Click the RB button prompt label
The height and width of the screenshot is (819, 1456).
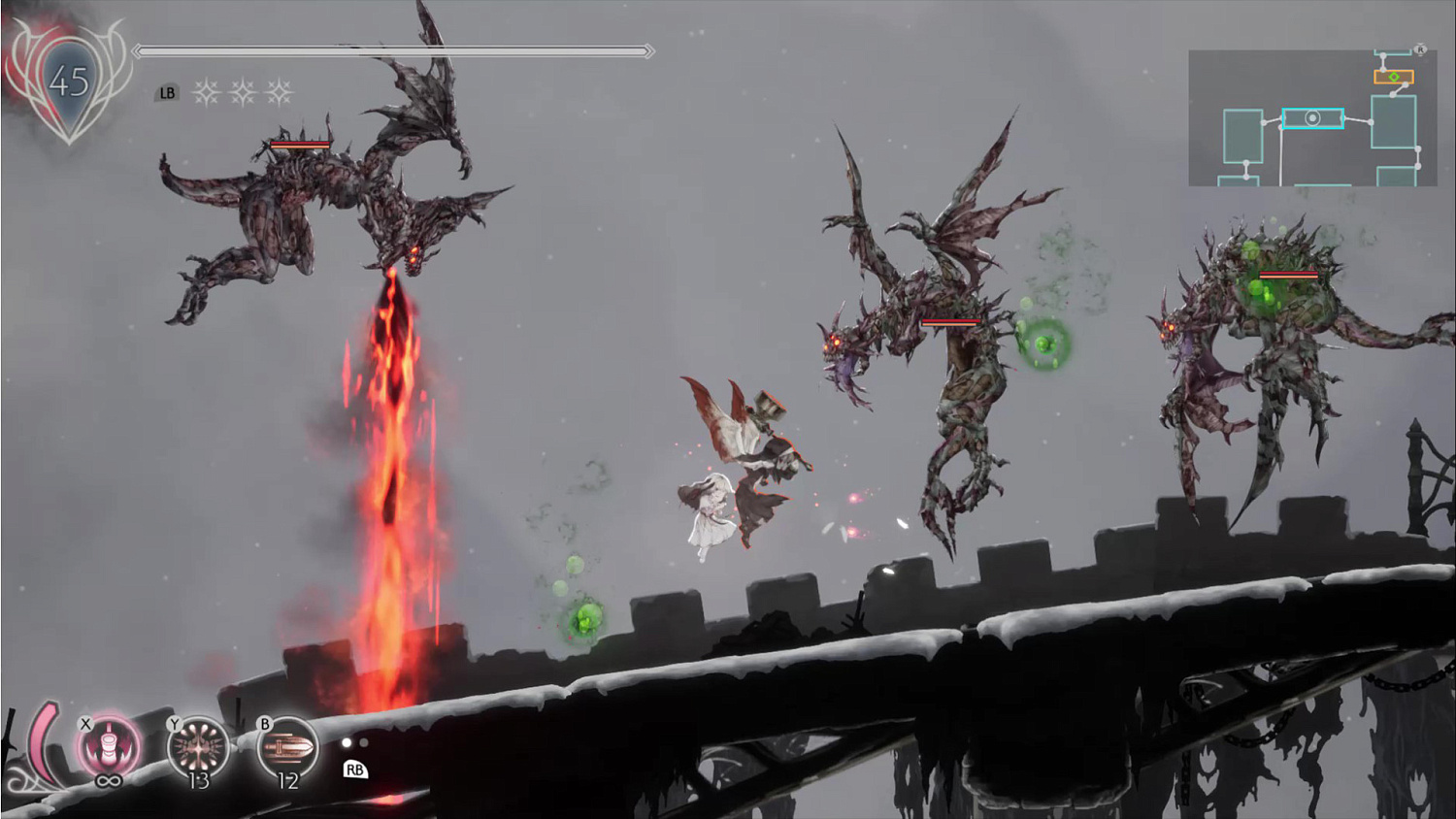click(x=355, y=770)
